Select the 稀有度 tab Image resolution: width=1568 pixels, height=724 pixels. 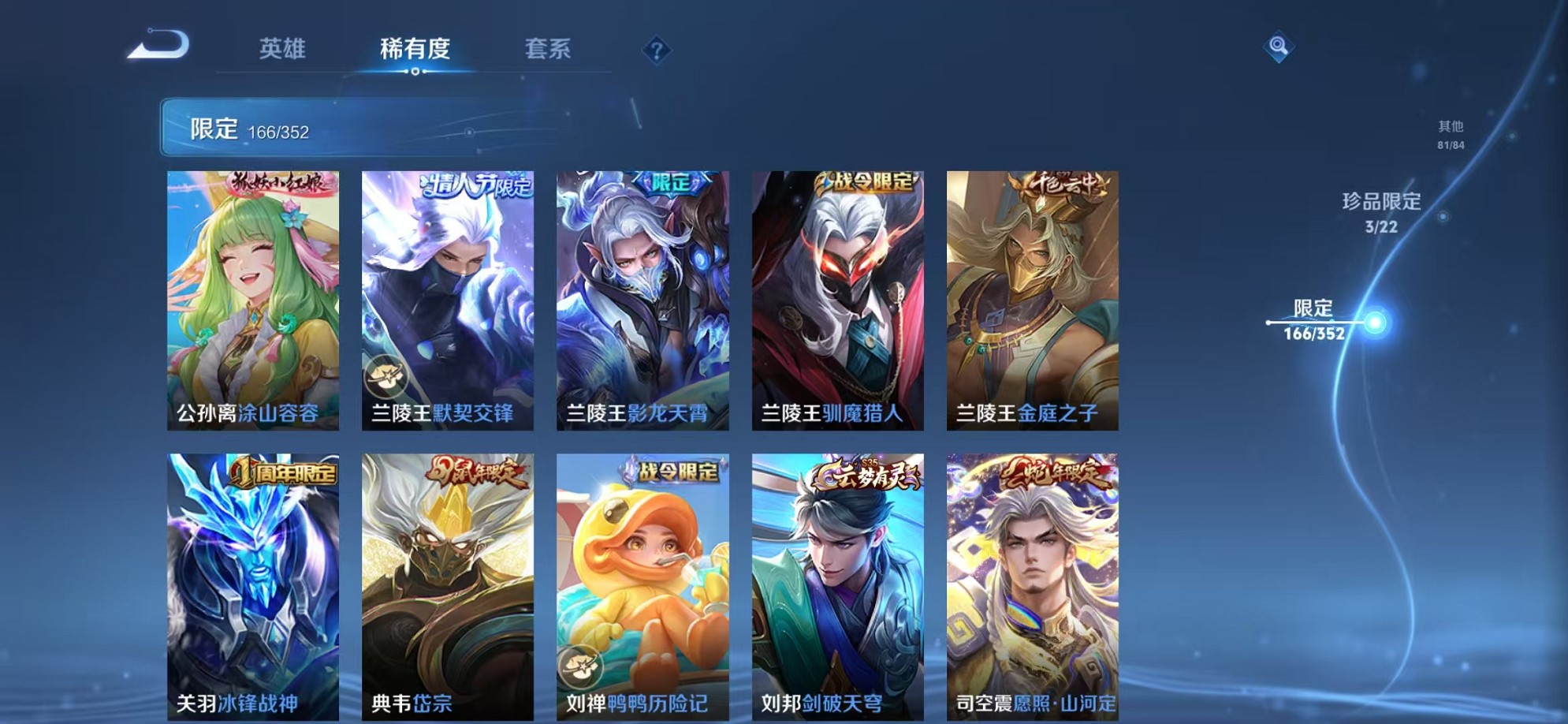(416, 49)
